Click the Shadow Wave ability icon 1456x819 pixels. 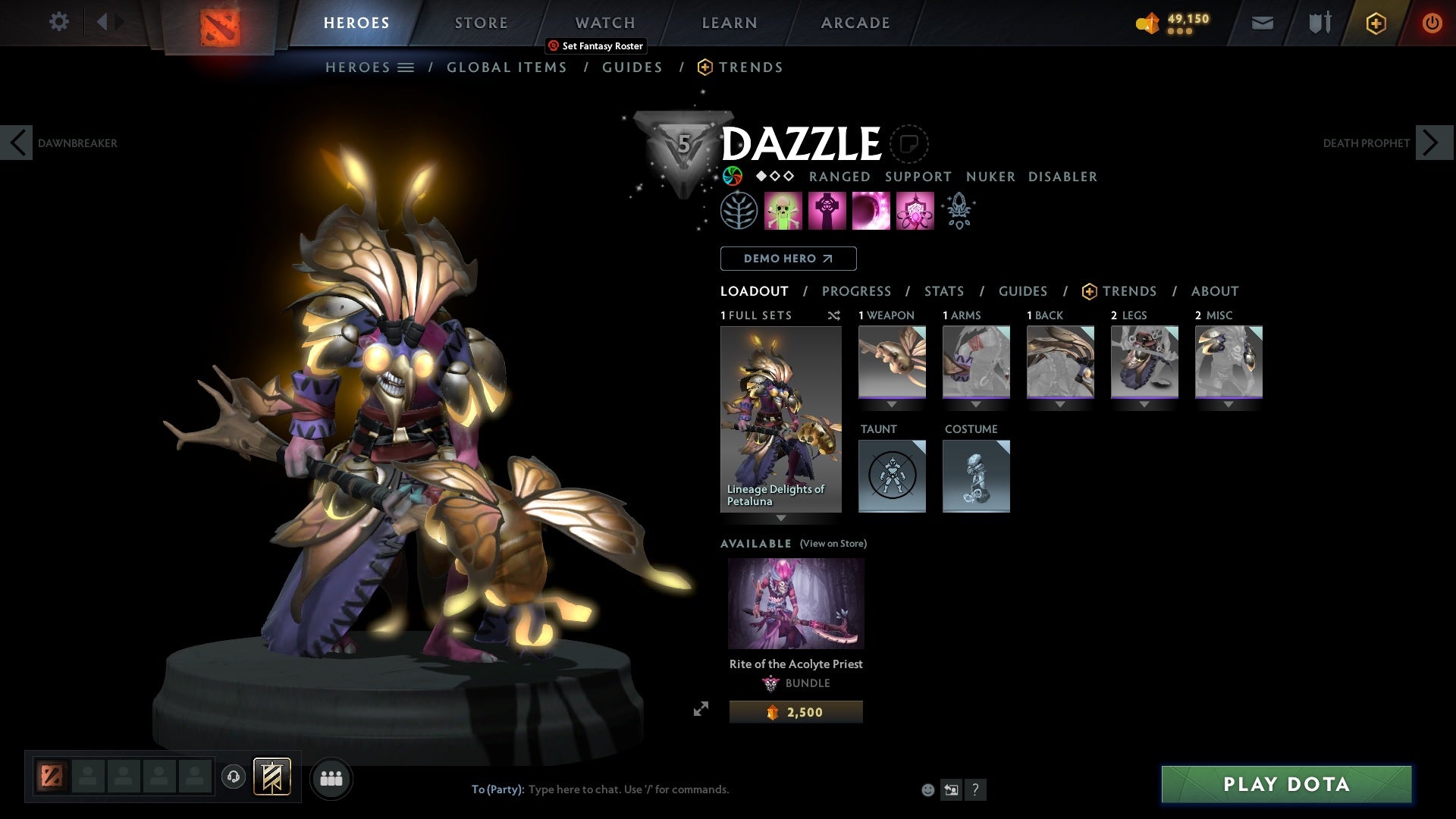pyautogui.click(x=871, y=210)
